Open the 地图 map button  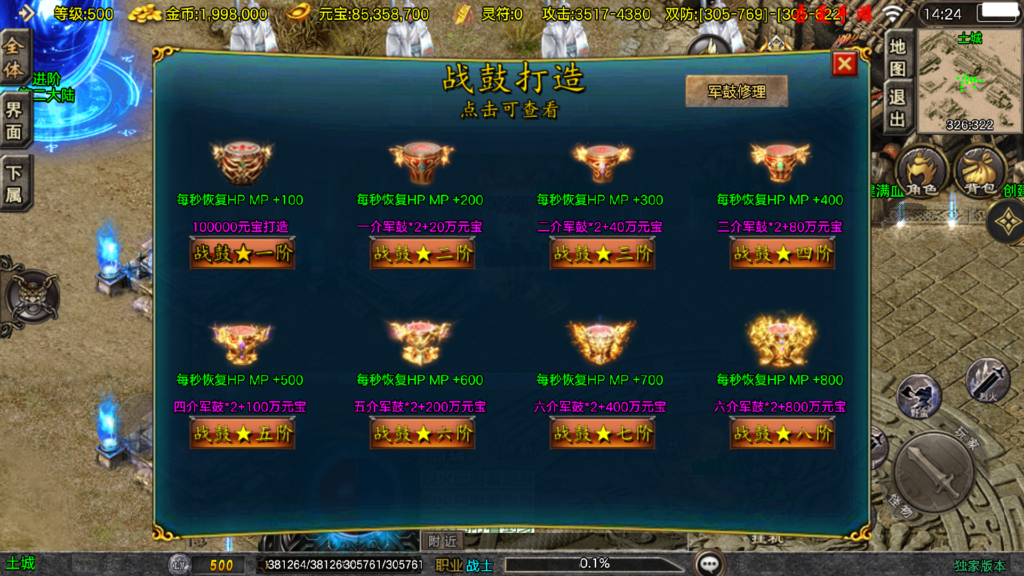pyautogui.click(x=897, y=56)
